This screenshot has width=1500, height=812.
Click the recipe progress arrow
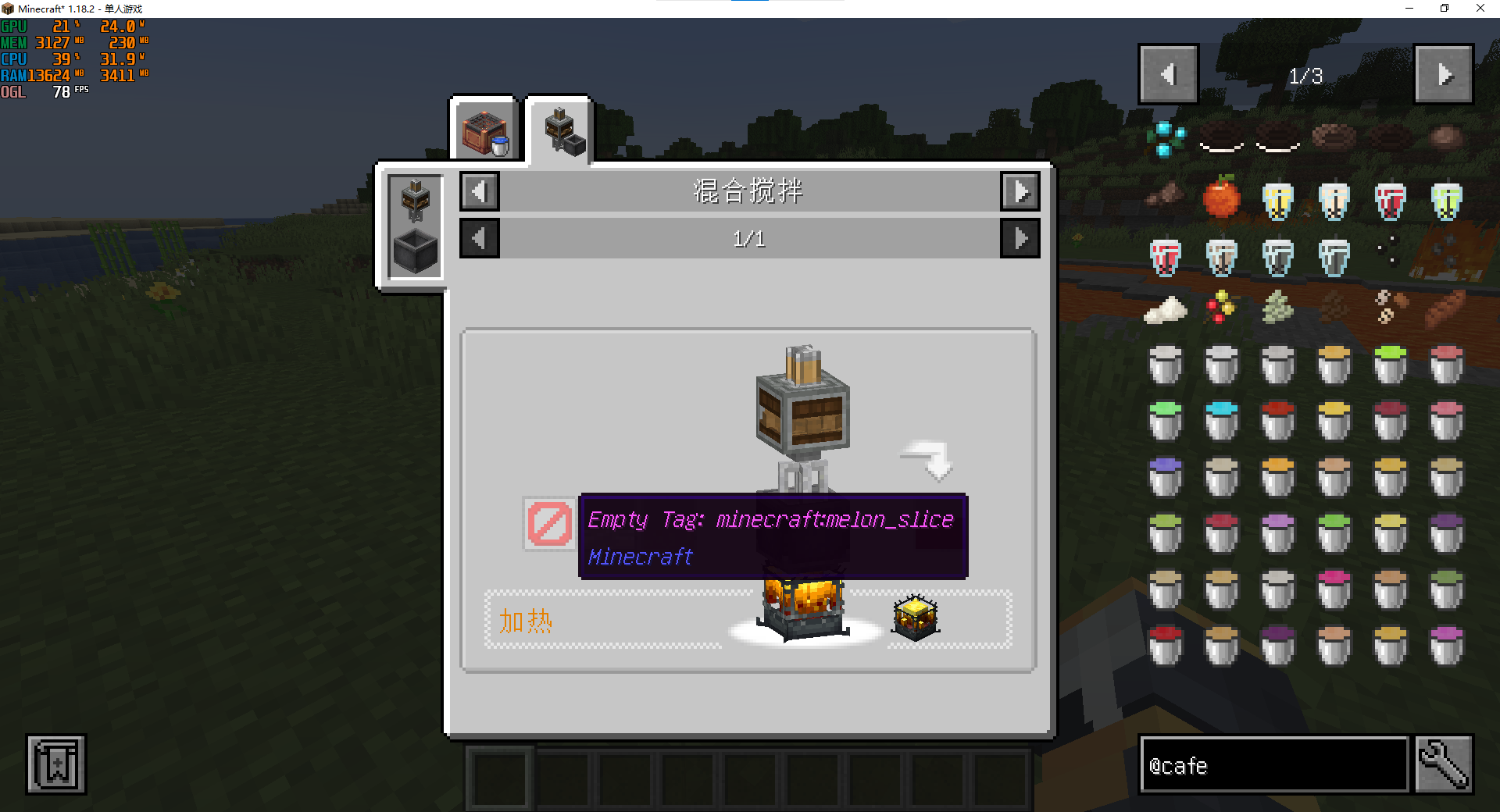coord(927,461)
